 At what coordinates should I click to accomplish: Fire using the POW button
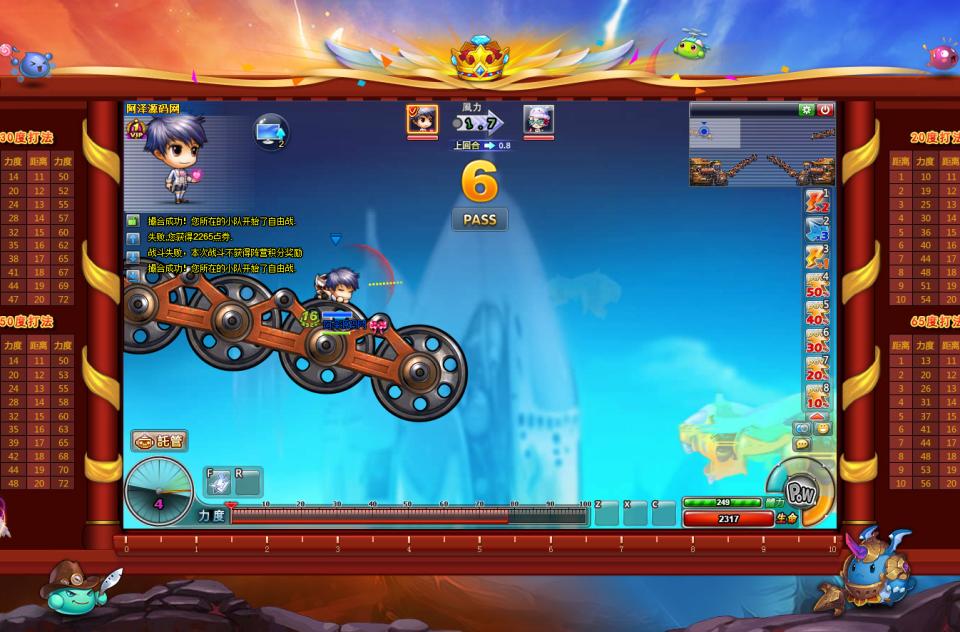coord(801,493)
